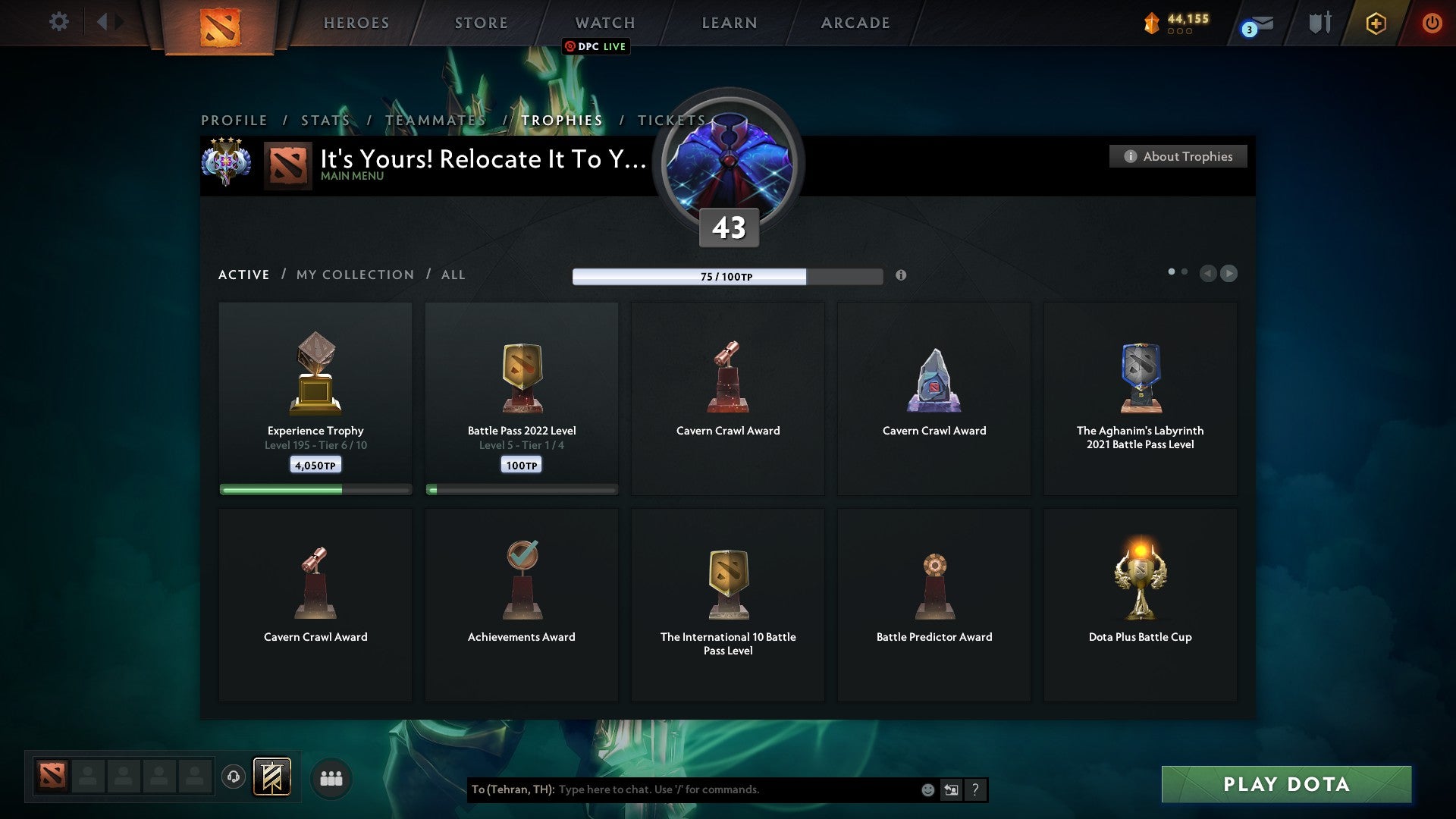1456x819 pixels.
Task: Select the second trophy page dot
Action: click(1185, 270)
